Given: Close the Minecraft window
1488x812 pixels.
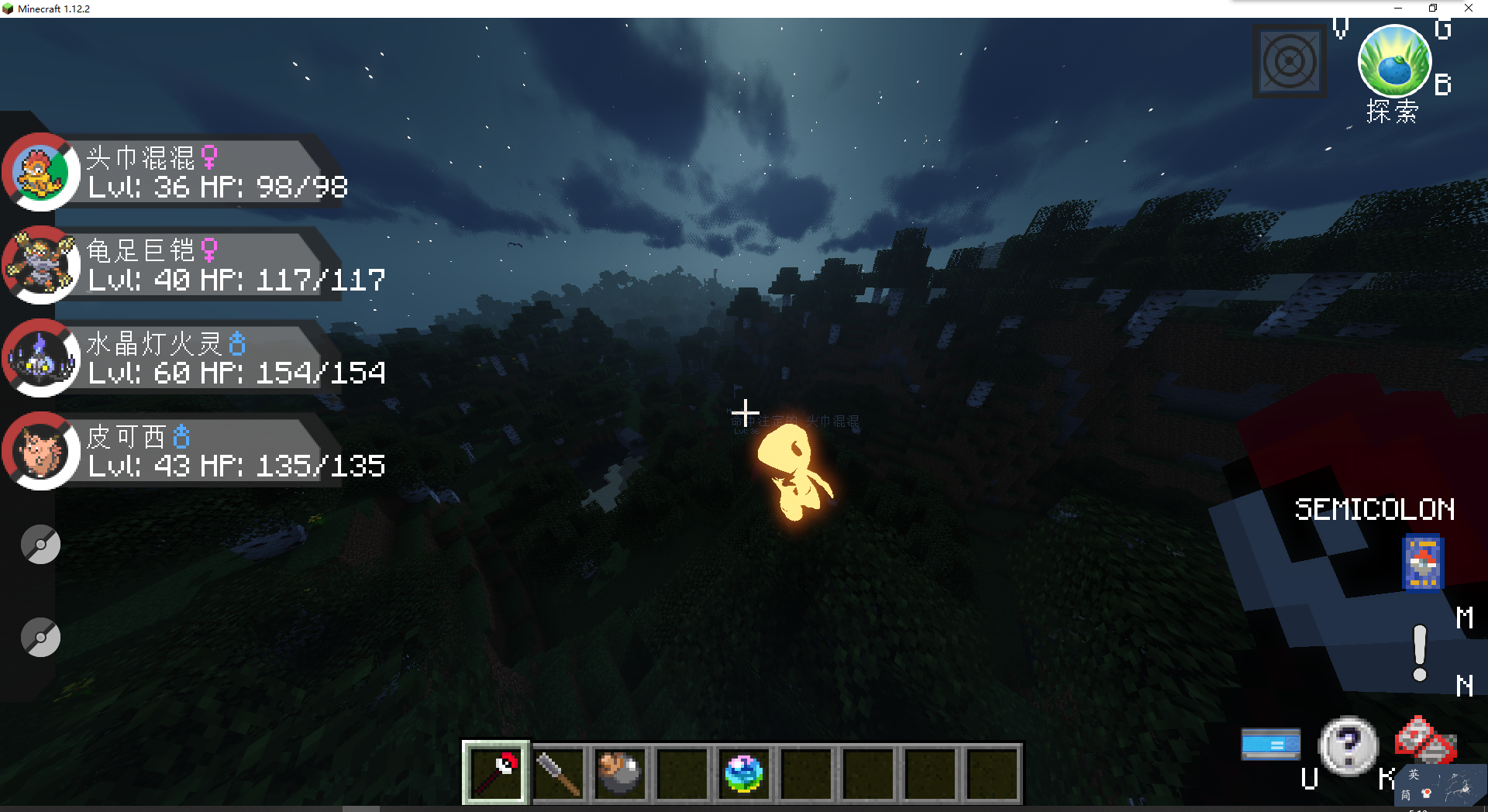Looking at the screenshot, I should [x=1469, y=9].
